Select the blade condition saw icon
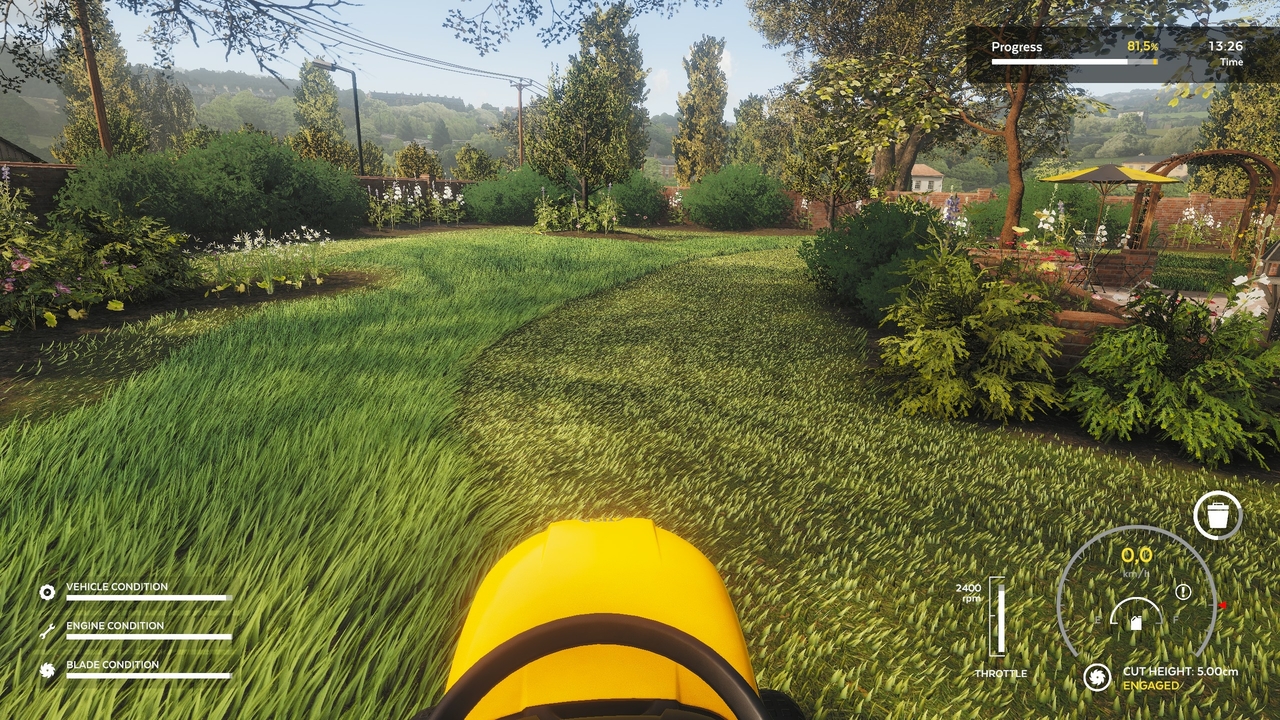Viewport: 1280px width, 720px height. 47,670
